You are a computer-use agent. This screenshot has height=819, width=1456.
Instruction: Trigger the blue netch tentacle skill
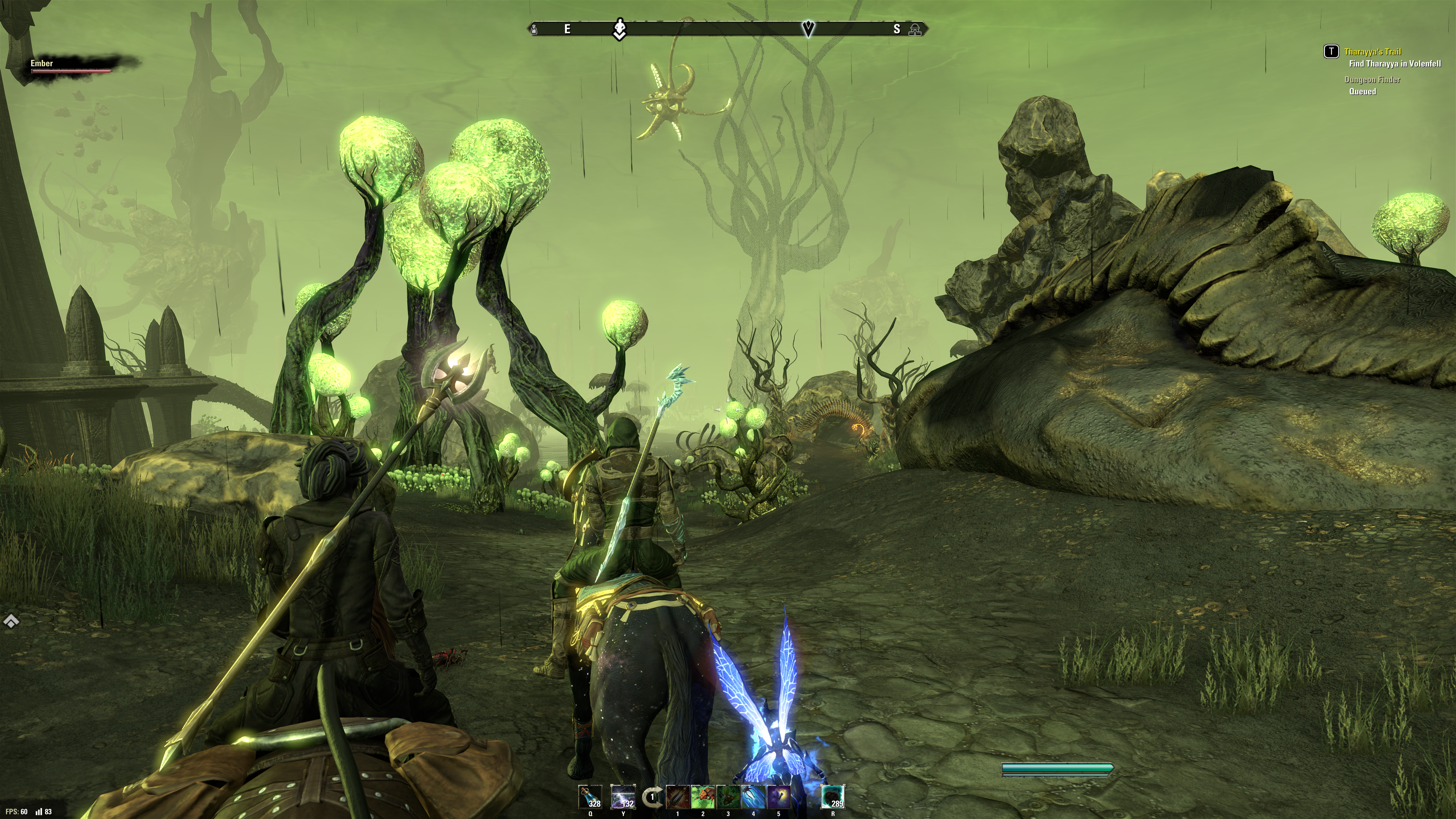(x=753, y=797)
